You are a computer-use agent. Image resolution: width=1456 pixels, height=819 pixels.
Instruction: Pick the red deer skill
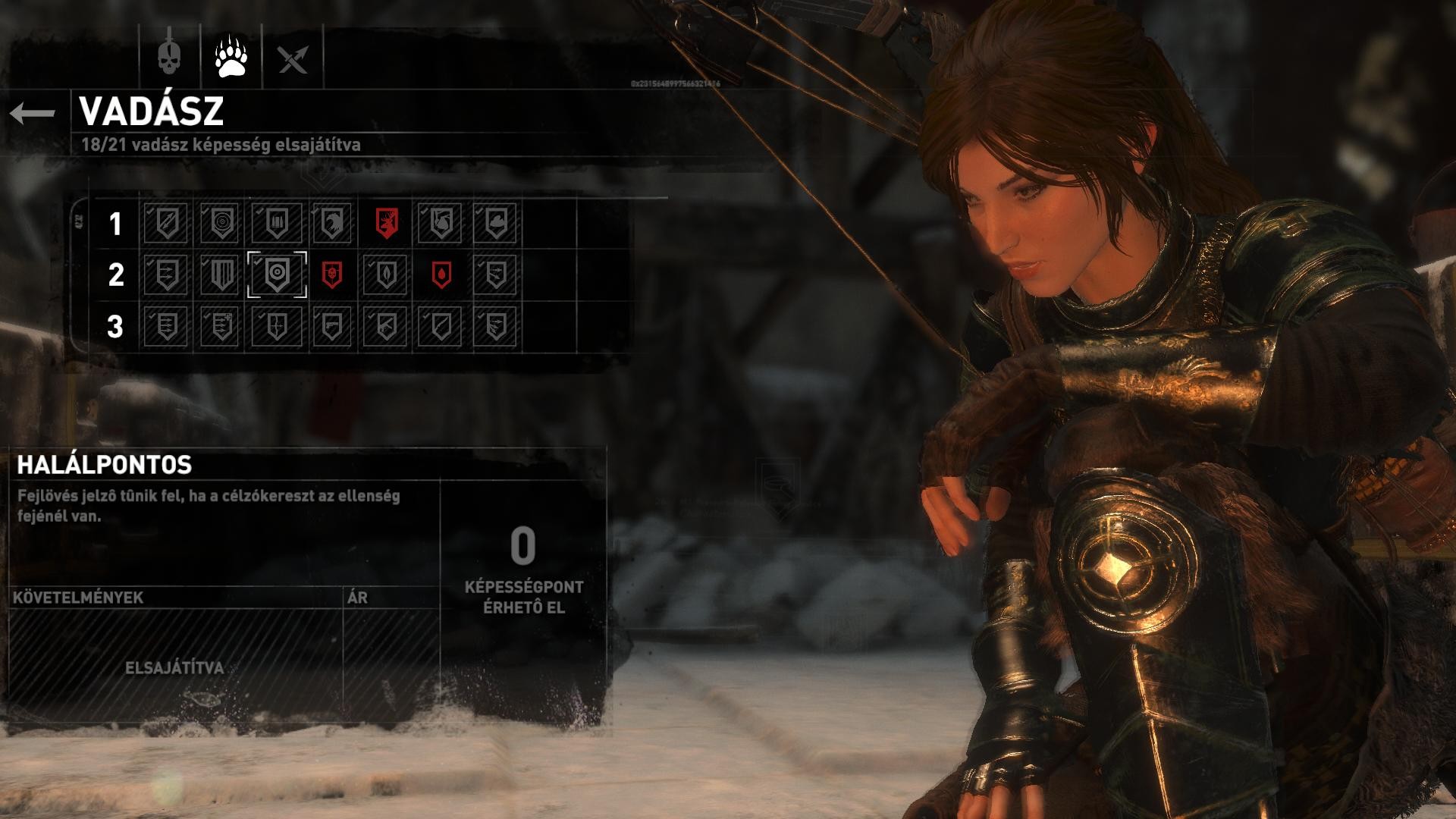(x=386, y=223)
